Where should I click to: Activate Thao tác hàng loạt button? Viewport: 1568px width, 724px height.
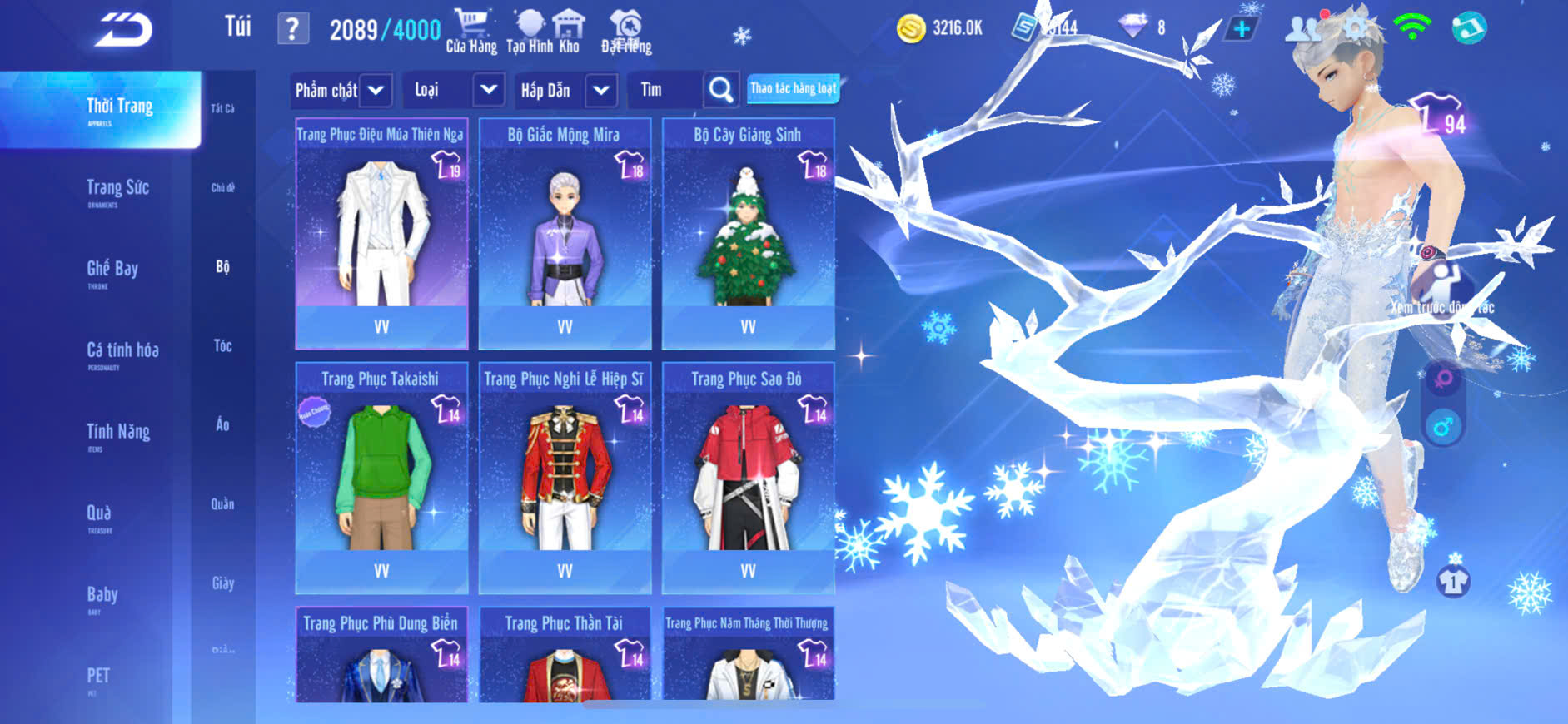(x=793, y=88)
